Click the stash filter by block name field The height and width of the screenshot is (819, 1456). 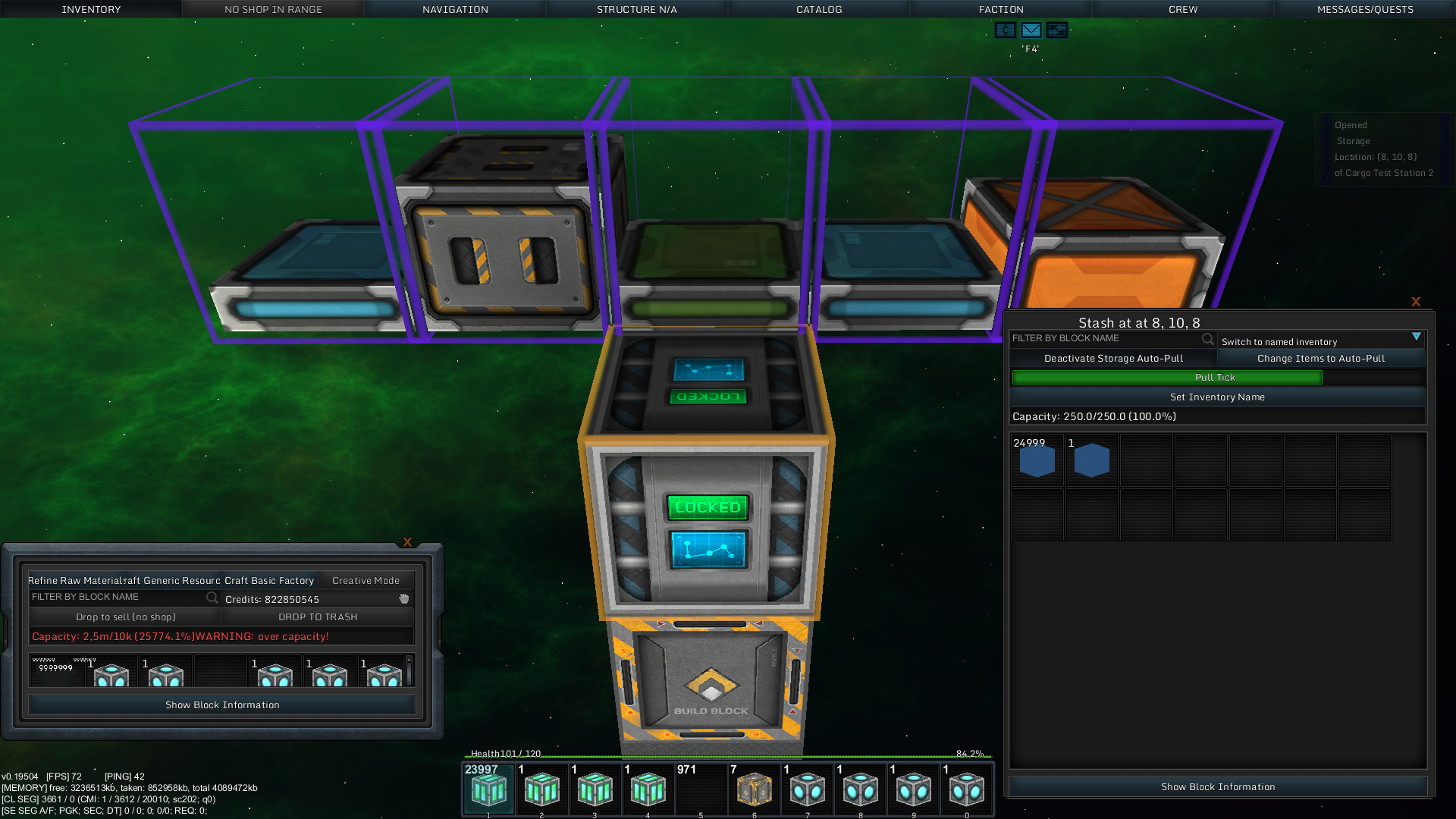point(1106,338)
